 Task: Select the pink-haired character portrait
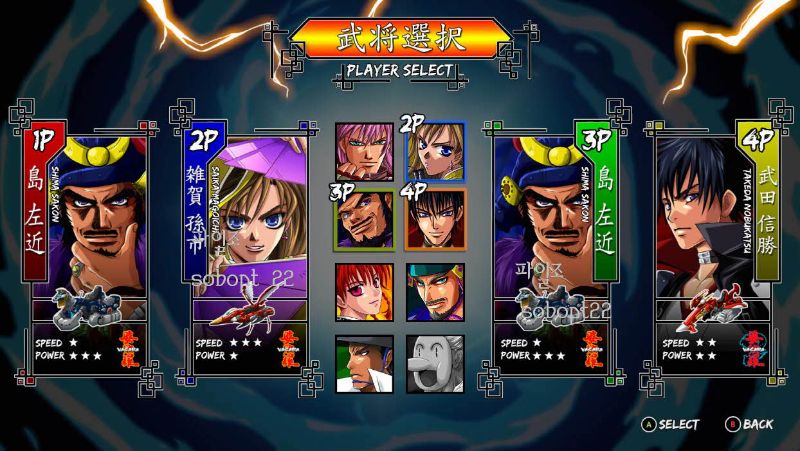364,151
